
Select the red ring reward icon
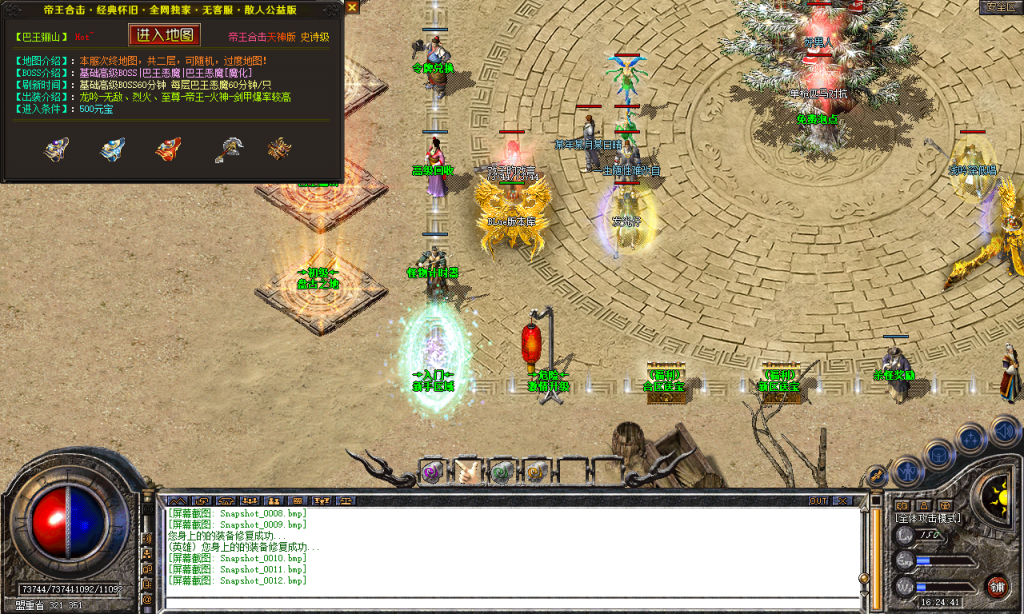pos(168,150)
